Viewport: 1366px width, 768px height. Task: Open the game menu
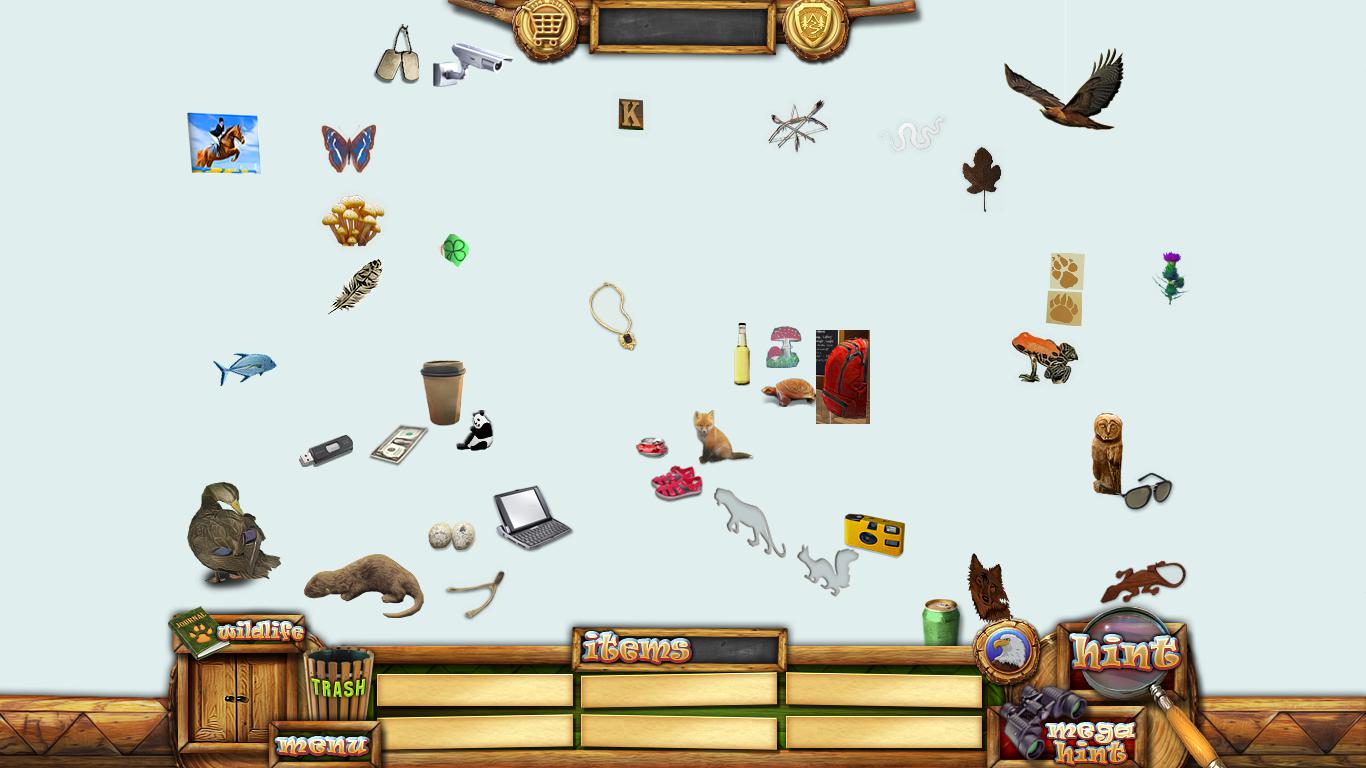pos(323,745)
